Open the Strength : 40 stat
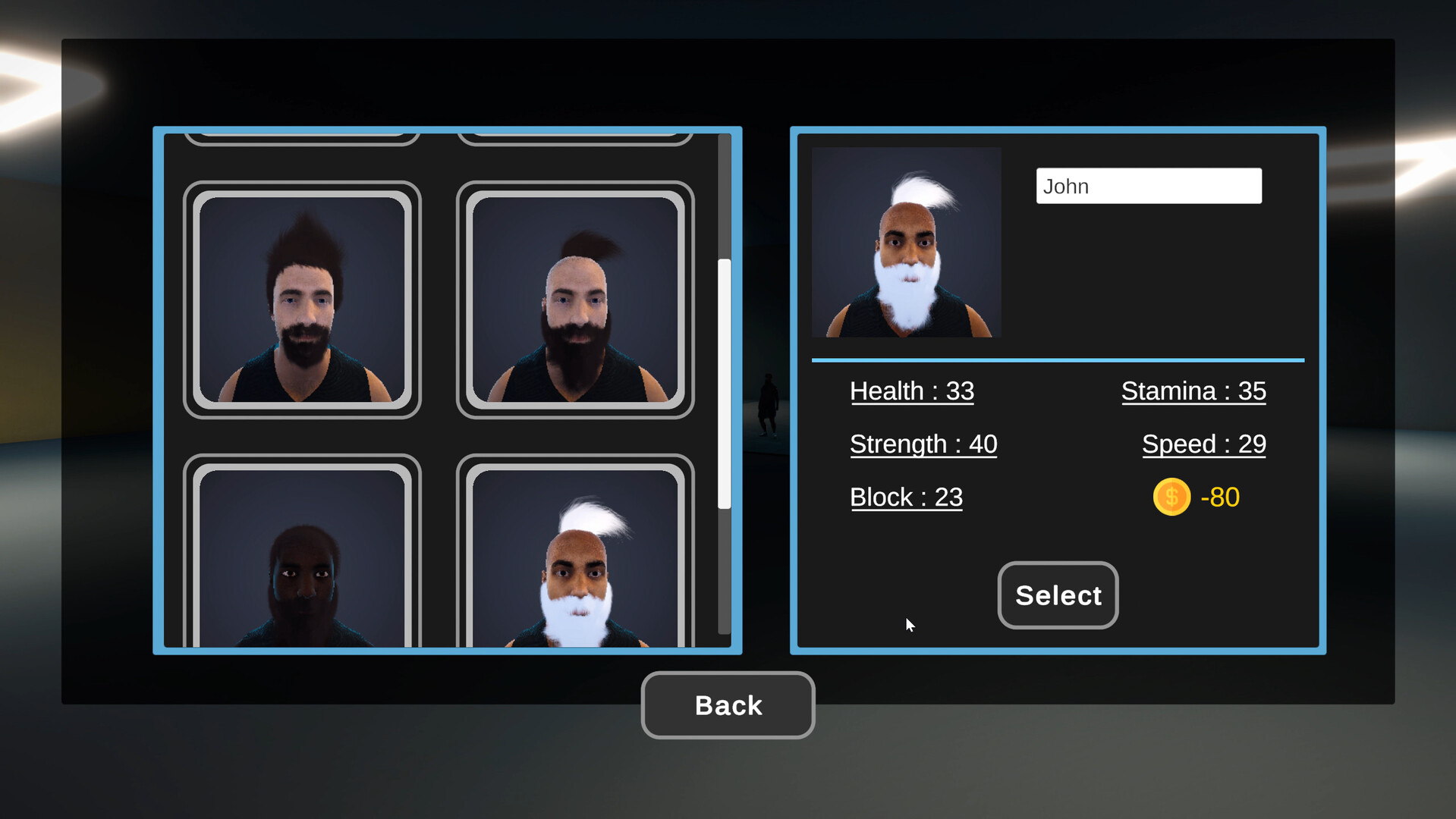Viewport: 1456px width, 819px height. (x=923, y=444)
